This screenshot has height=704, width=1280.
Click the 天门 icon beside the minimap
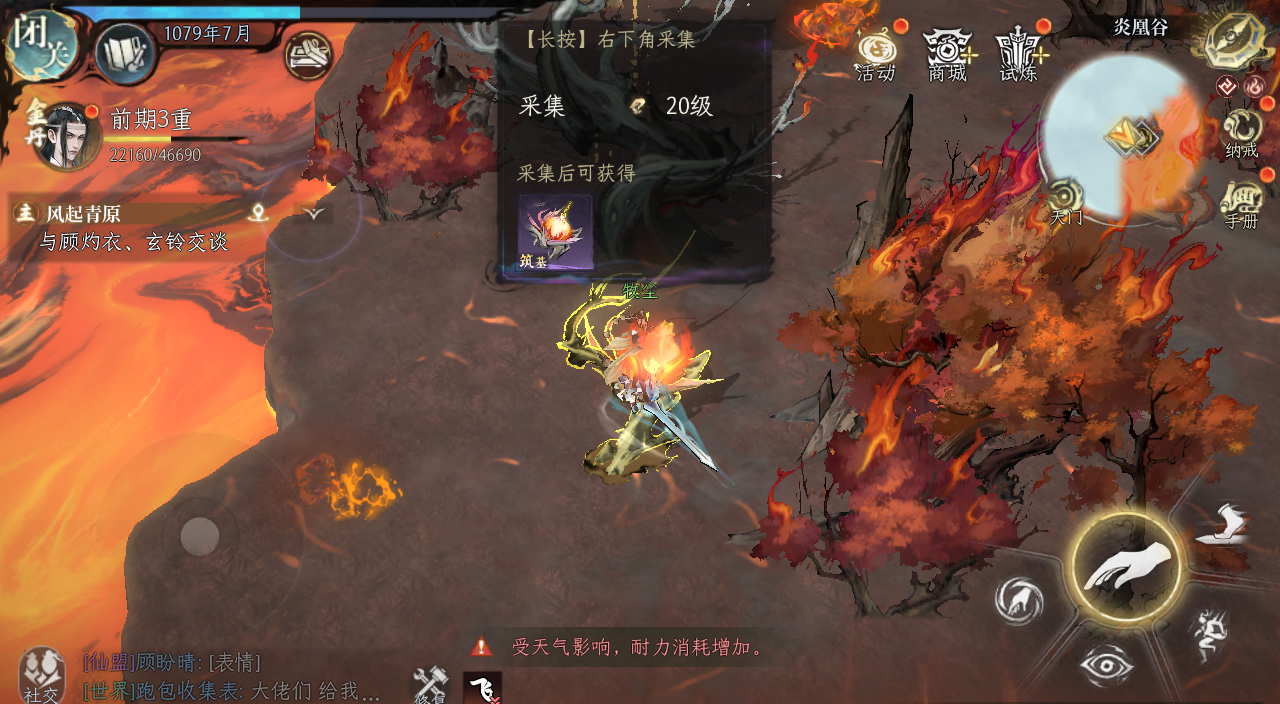1066,200
